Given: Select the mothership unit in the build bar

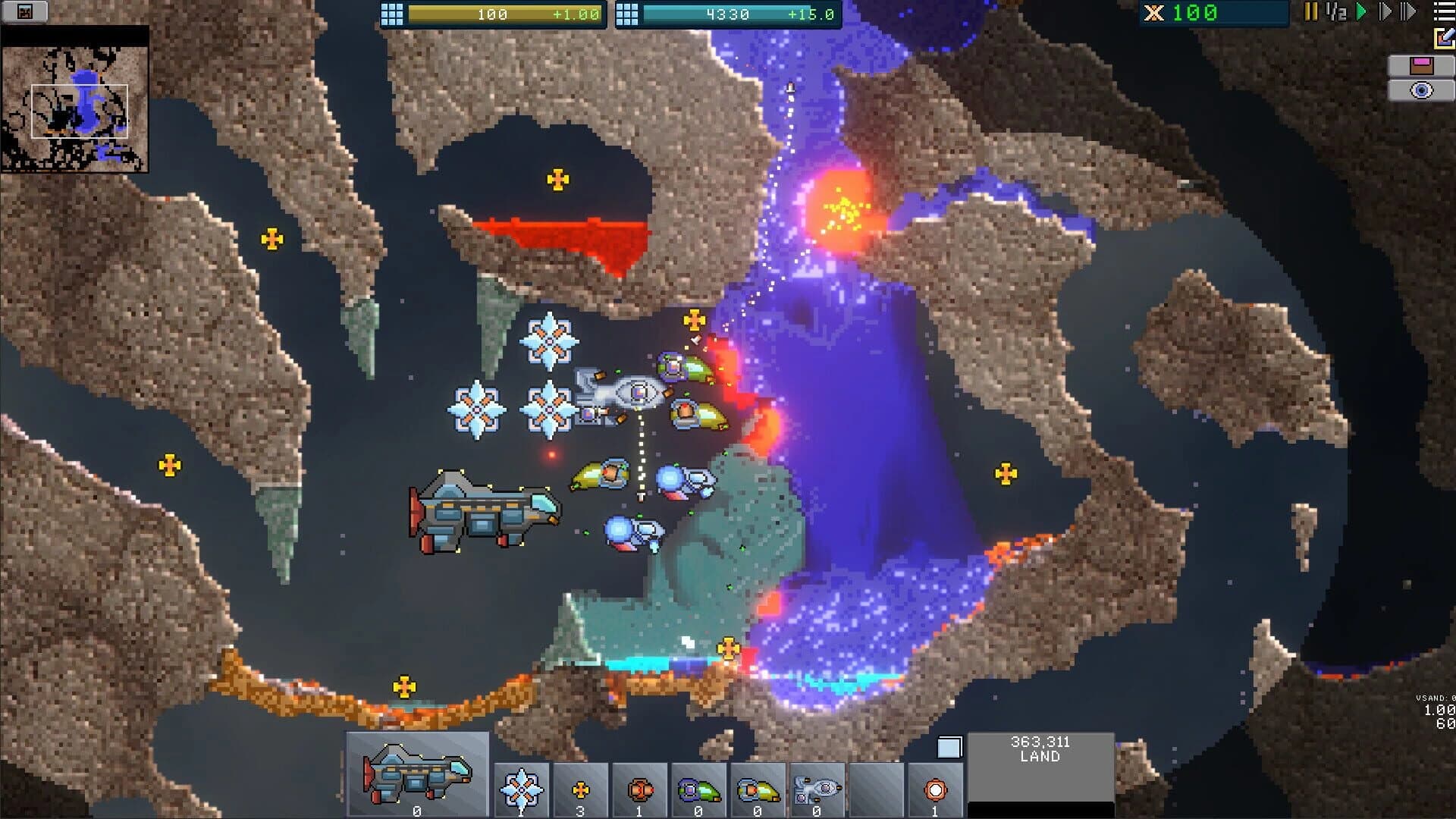Looking at the screenshot, I should click(417, 773).
